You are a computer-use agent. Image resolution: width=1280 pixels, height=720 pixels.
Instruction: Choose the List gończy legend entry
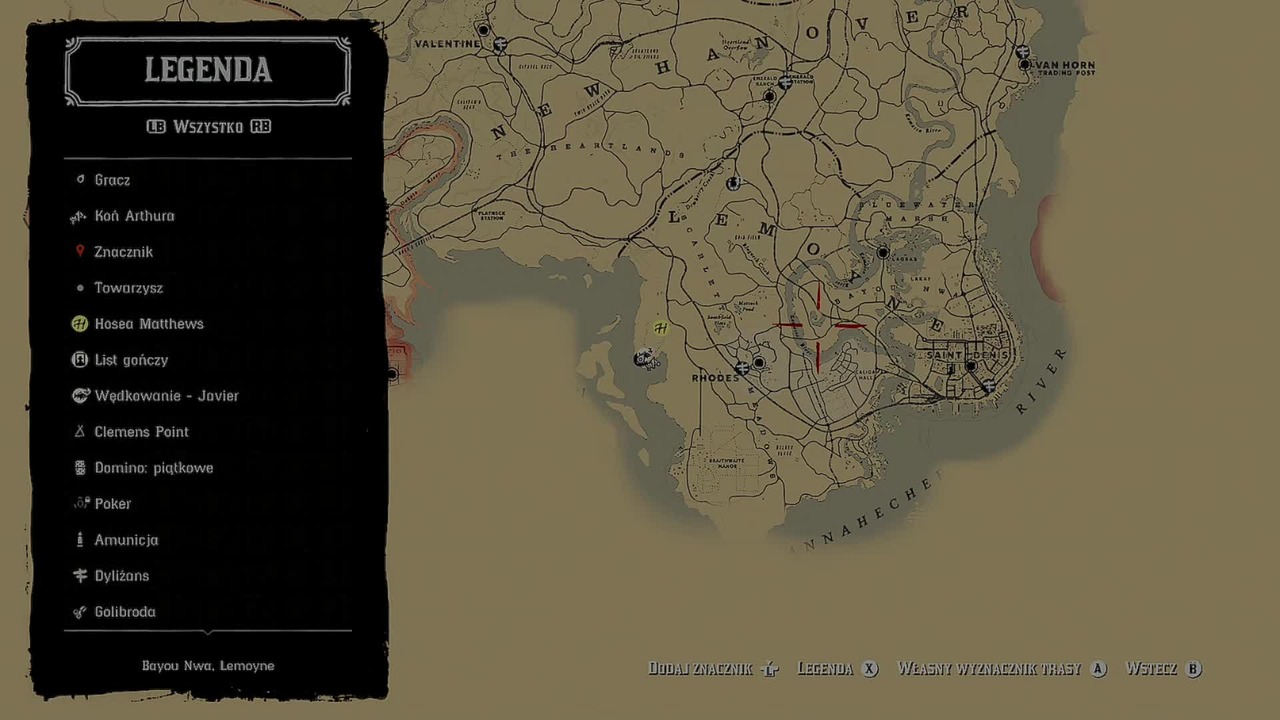coord(131,360)
